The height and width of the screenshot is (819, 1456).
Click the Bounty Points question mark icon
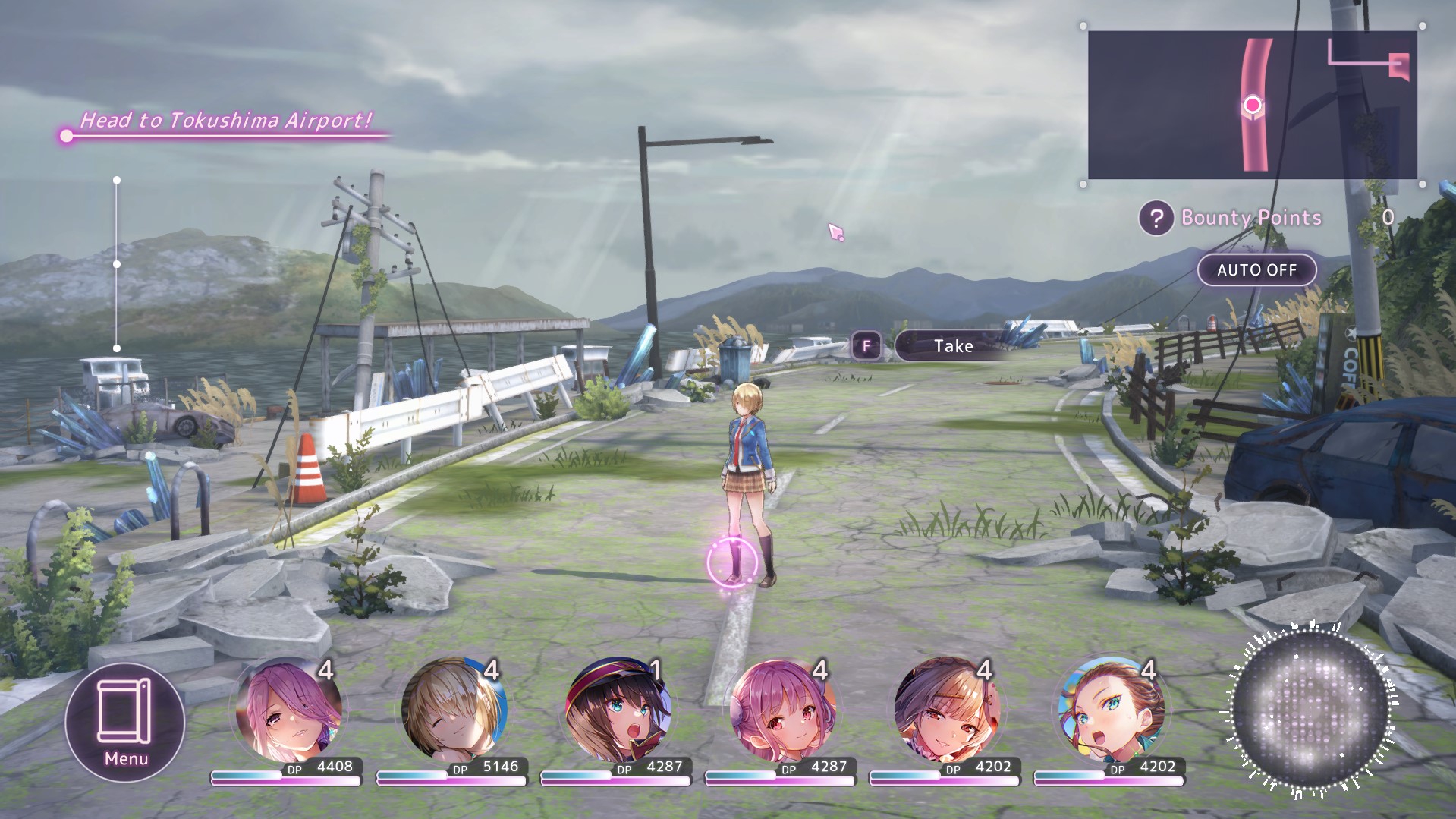coord(1156,219)
